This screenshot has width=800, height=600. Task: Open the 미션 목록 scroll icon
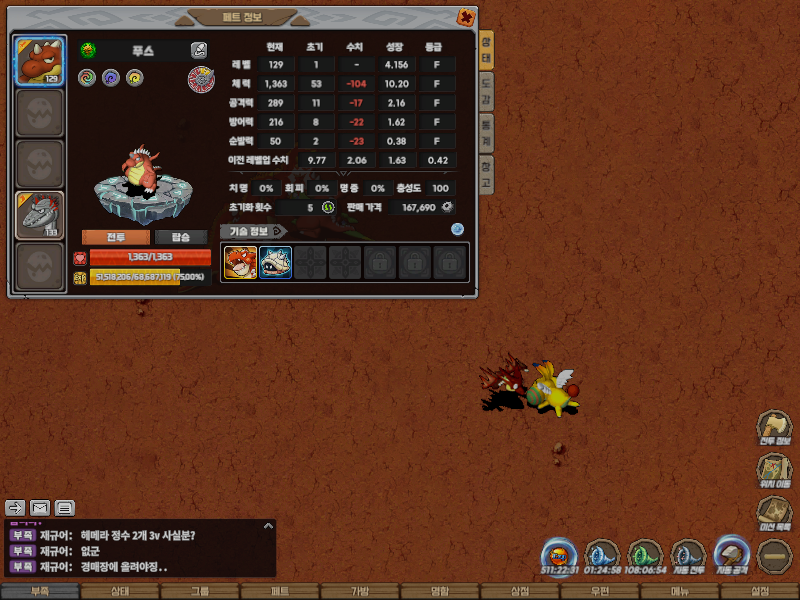point(775,513)
